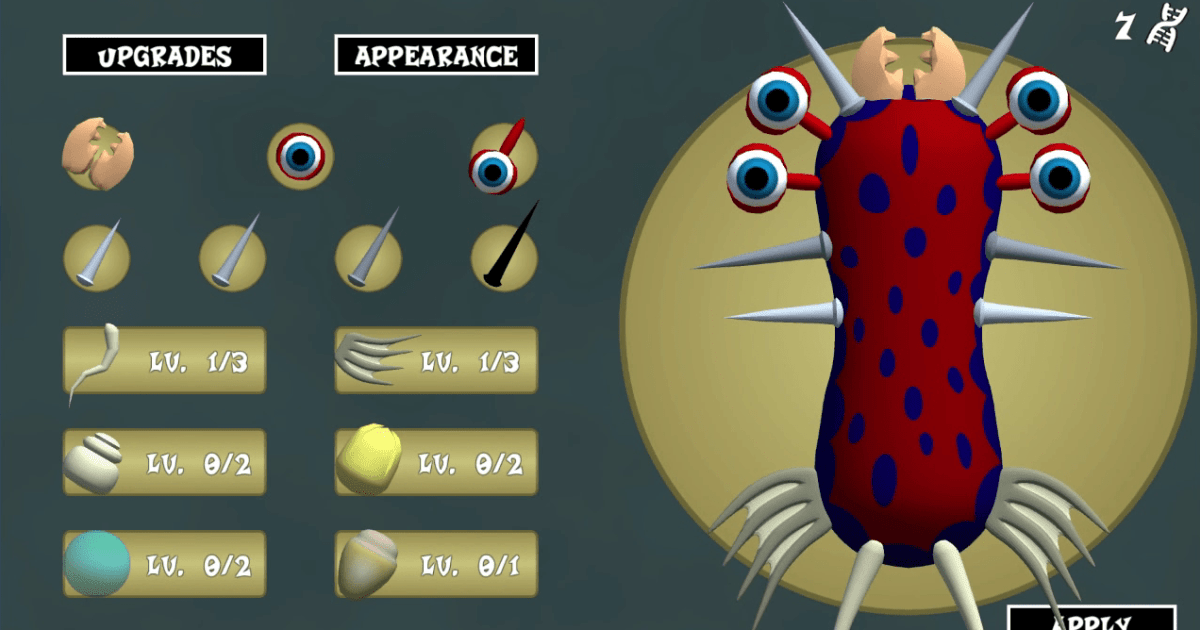Open the Appearance tab

coord(436,55)
